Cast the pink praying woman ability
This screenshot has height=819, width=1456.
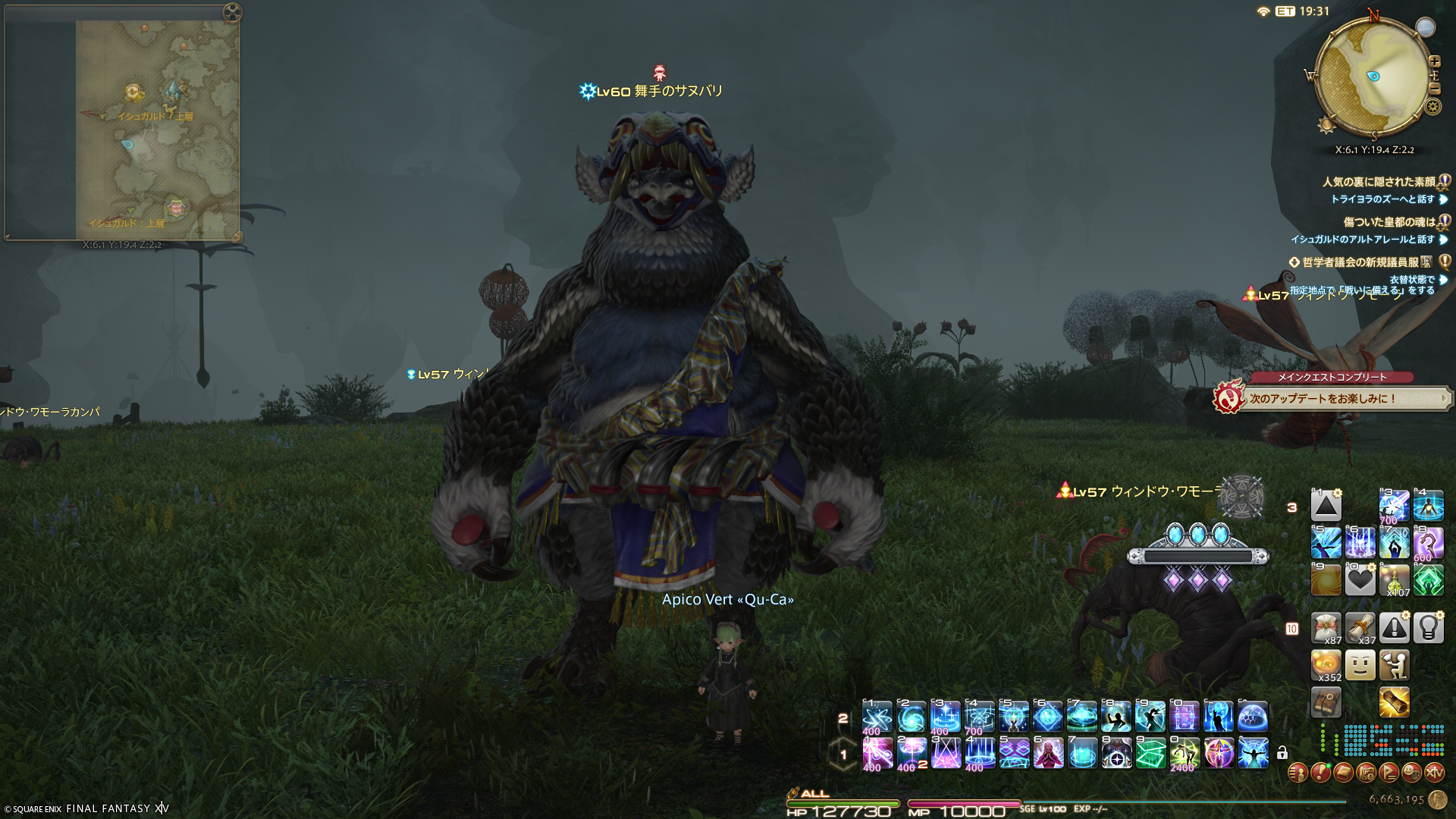(x=1048, y=753)
